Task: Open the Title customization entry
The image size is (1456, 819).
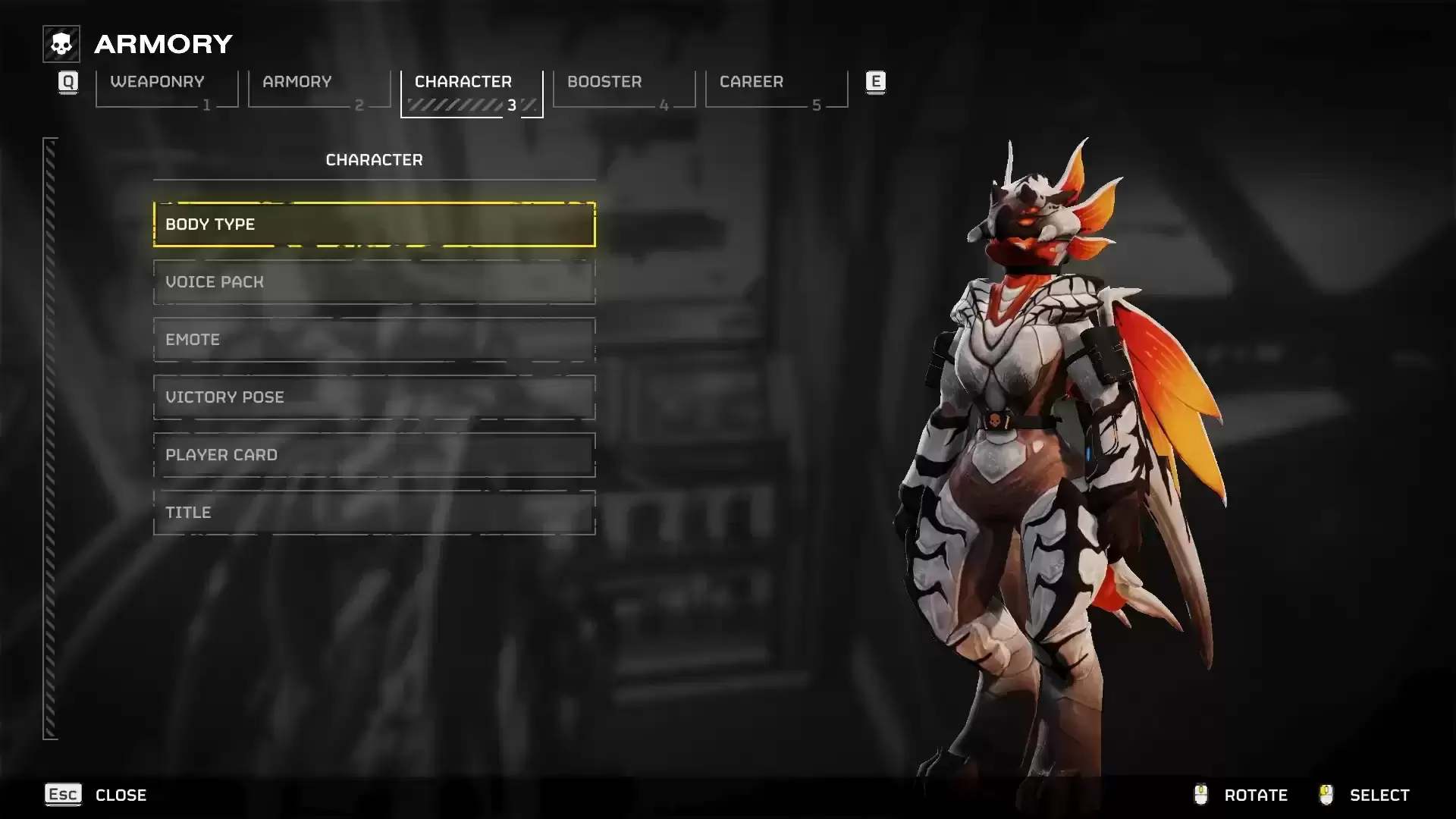Action: pos(374,513)
